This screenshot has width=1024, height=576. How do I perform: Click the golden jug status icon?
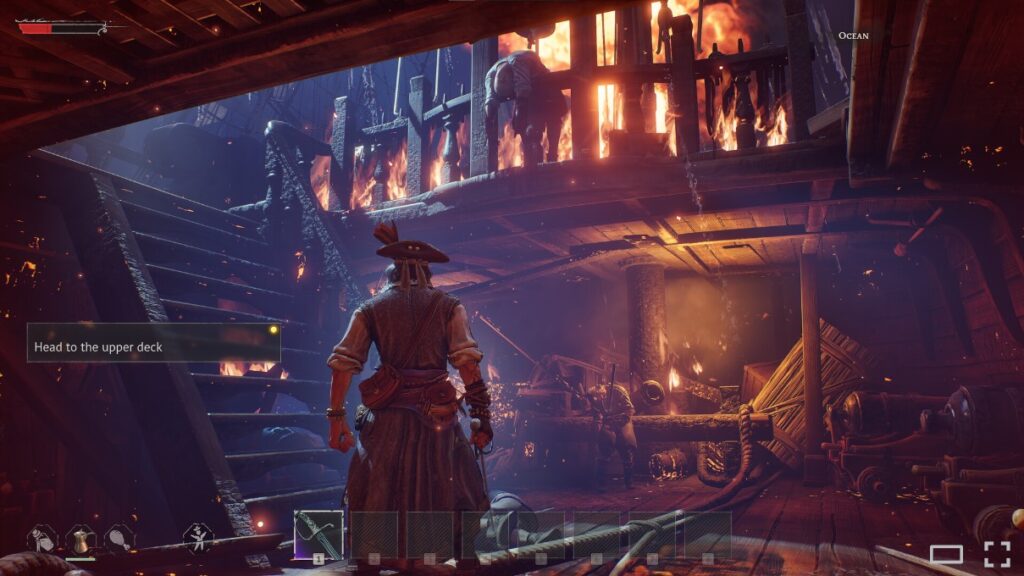tap(80, 539)
